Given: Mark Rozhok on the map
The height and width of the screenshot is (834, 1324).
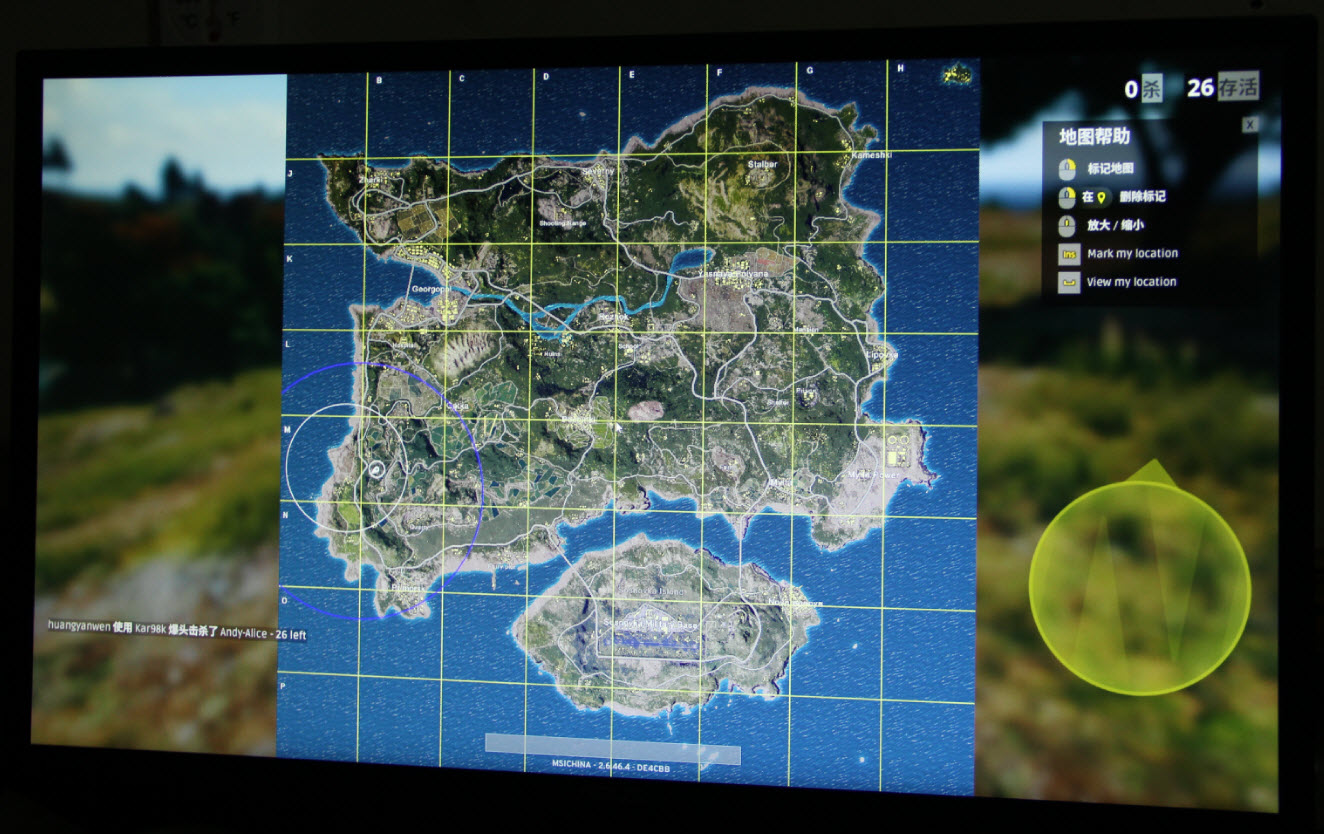Looking at the screenshot, I should tap(613, 316).
